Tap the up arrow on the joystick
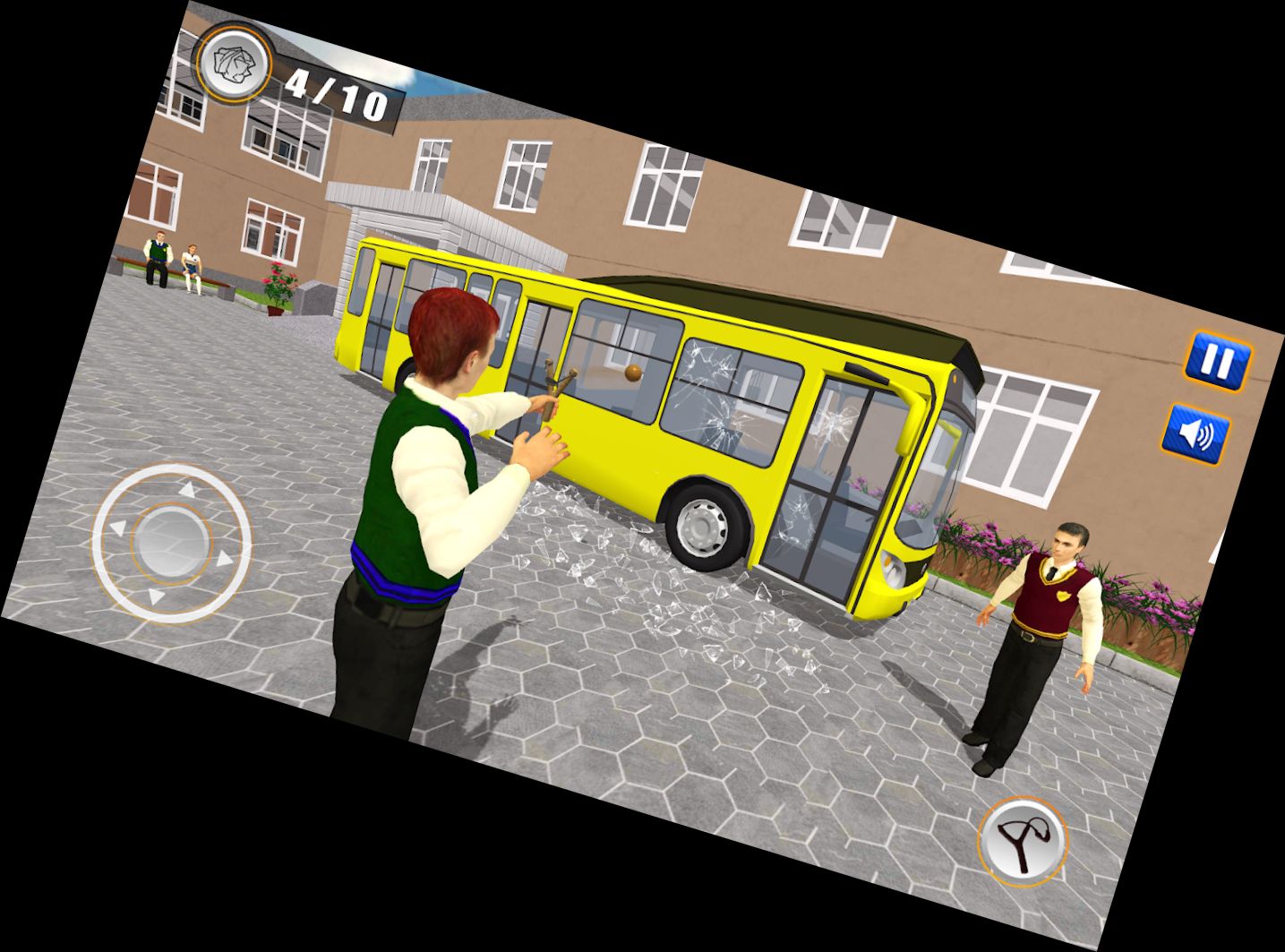The height and width of the screenshot is (952, 1285). [x=190, y=488]
